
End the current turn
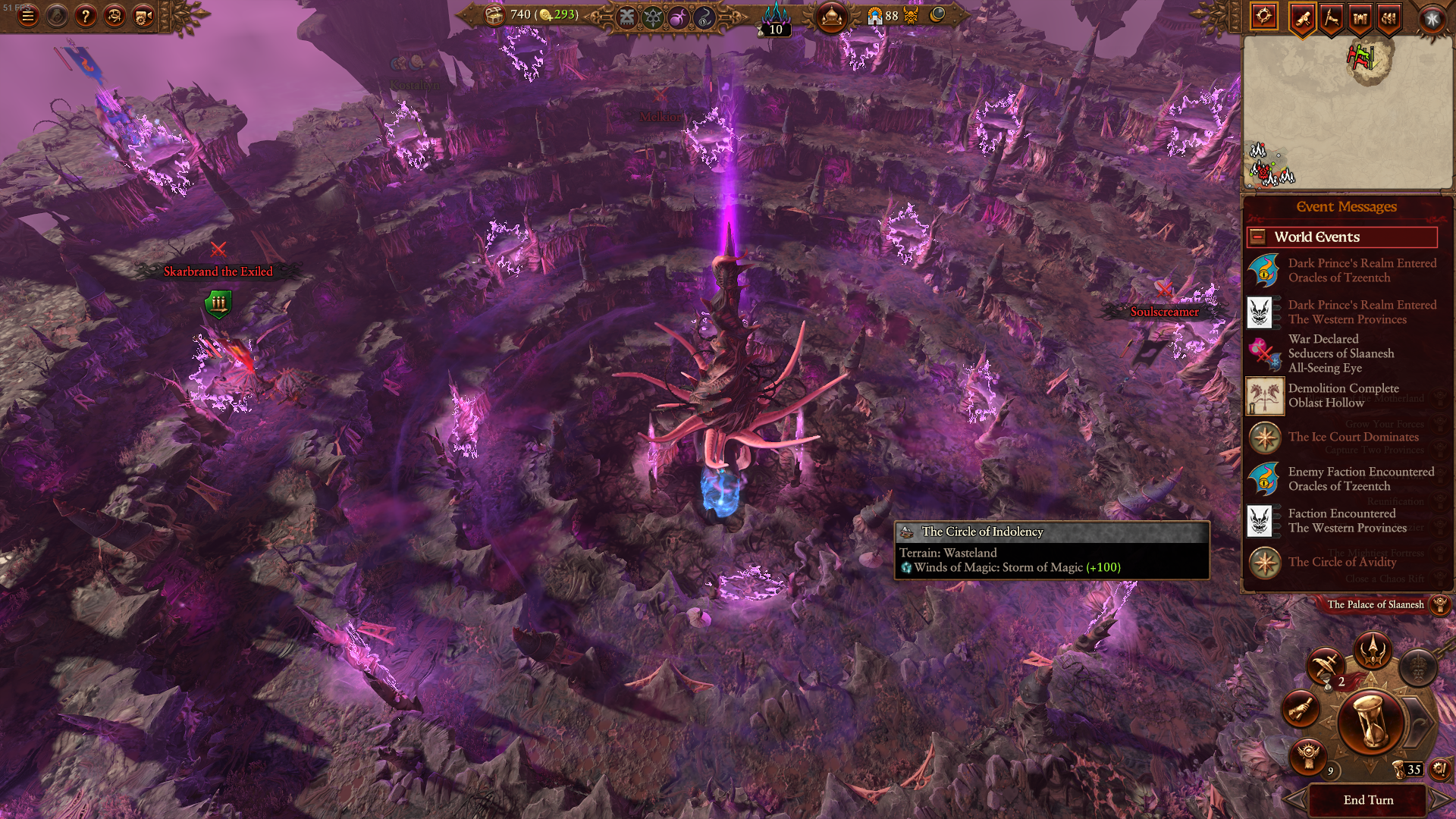pos(1368,800)
